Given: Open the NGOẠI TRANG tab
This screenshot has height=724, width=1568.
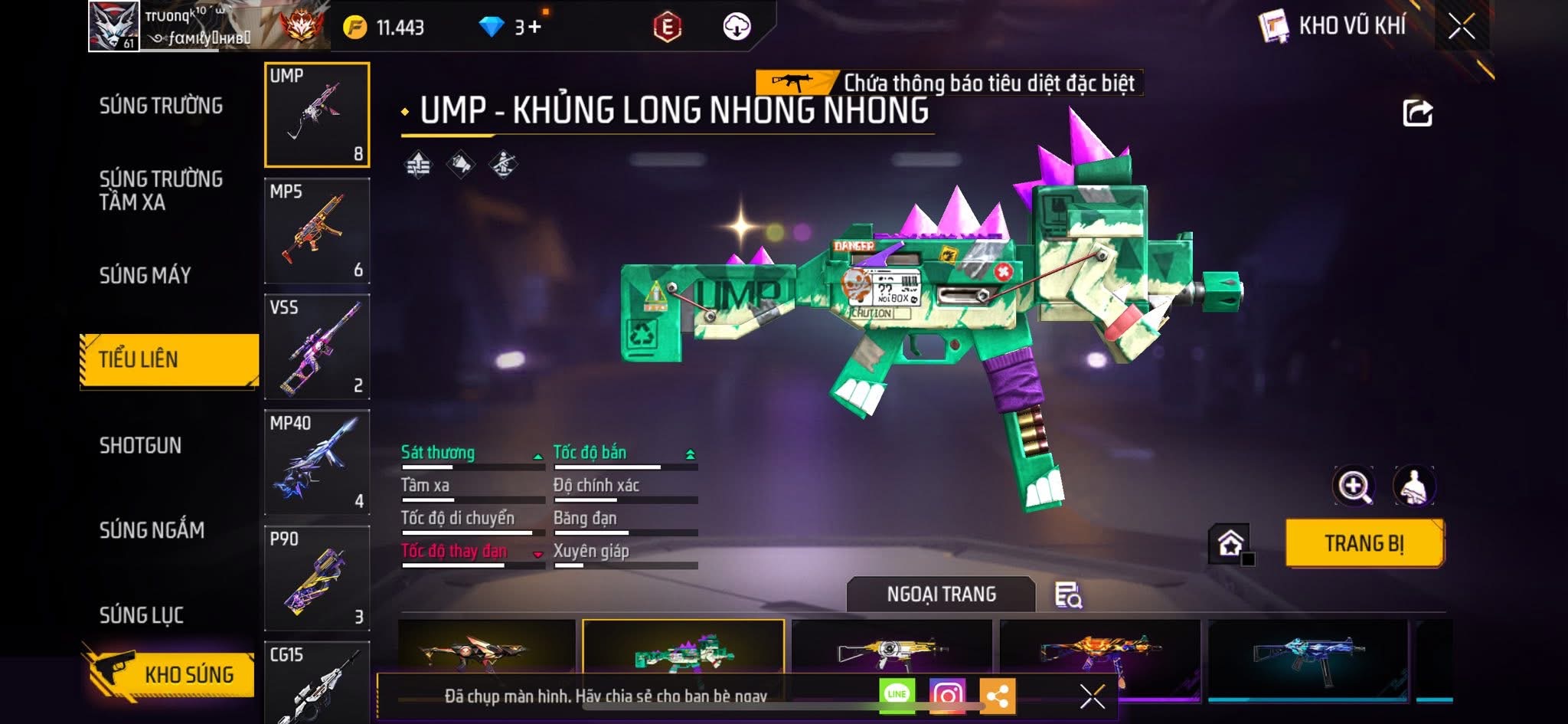Looking at the screenshot, I should 941,595.
